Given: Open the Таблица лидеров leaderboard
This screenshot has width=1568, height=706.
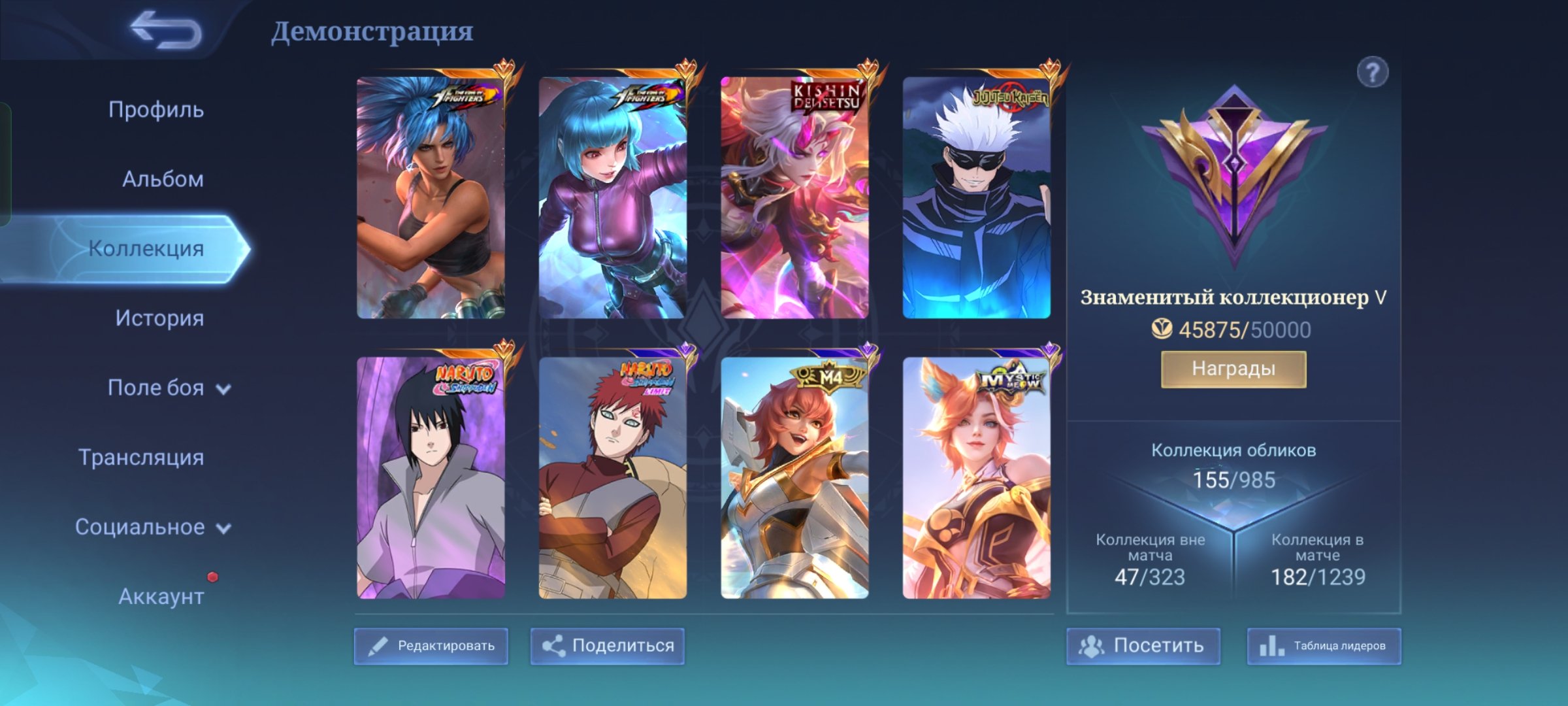Looking at the screenshot, I should pos(1324,646).
